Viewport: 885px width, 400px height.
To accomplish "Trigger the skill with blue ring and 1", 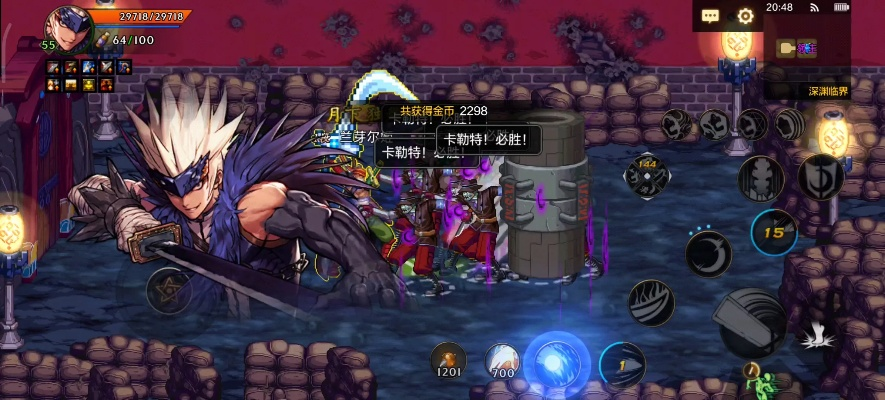I will [x=621, y=364].
